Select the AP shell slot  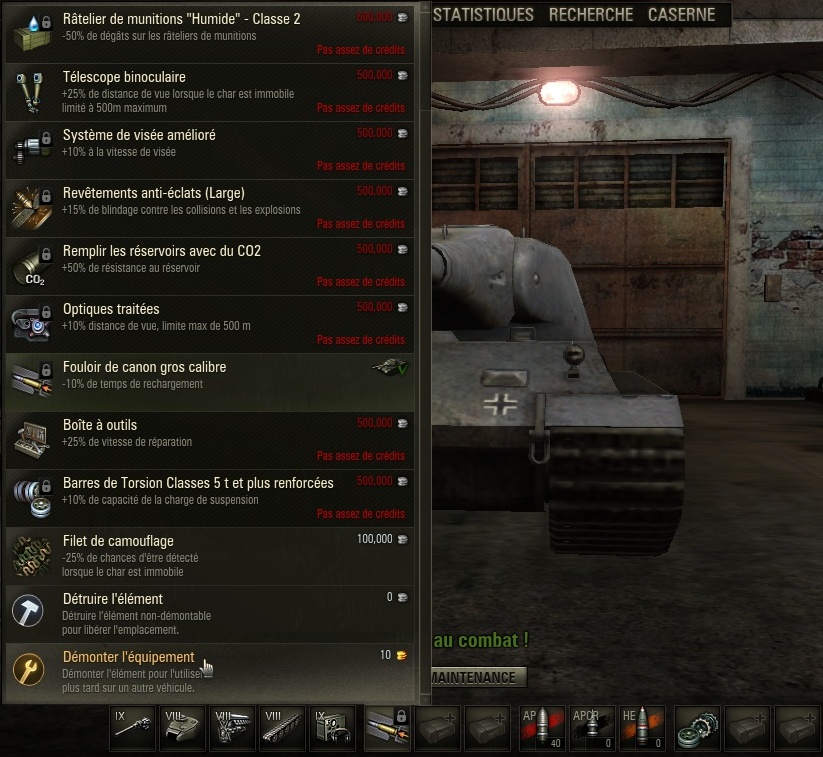tap(541, 728)
